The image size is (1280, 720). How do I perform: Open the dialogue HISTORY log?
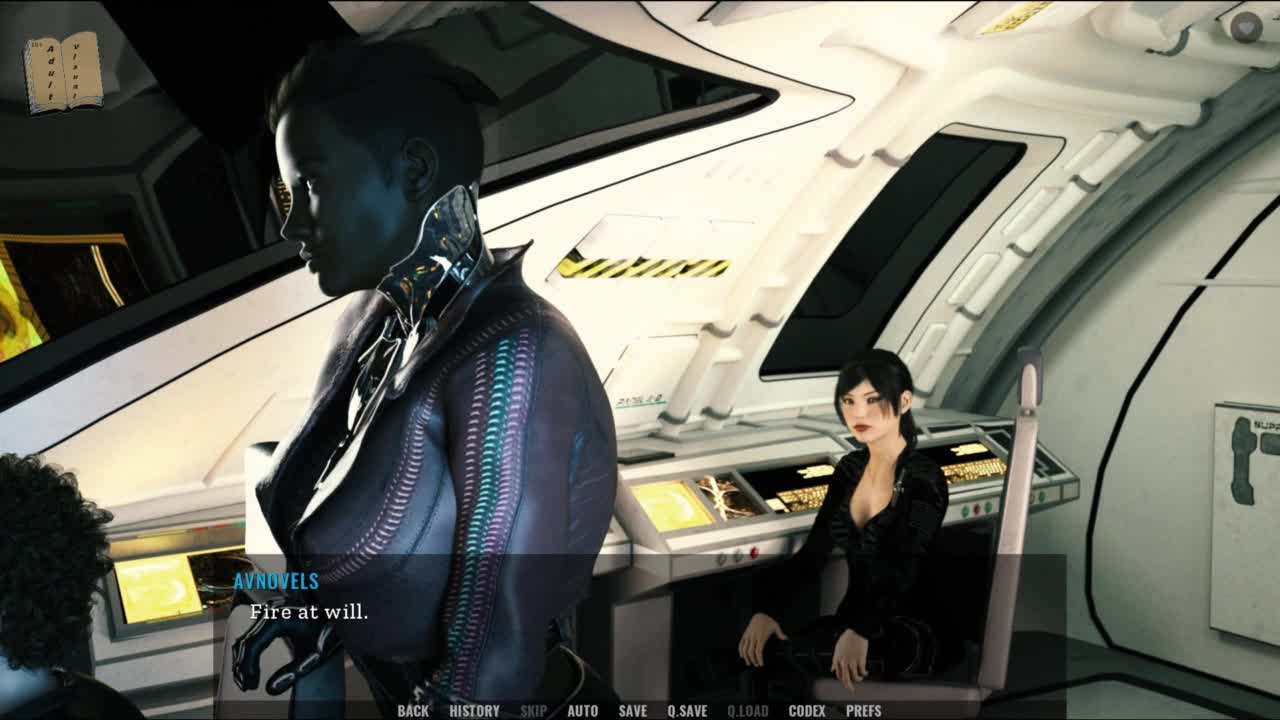(x=474, y=711)
